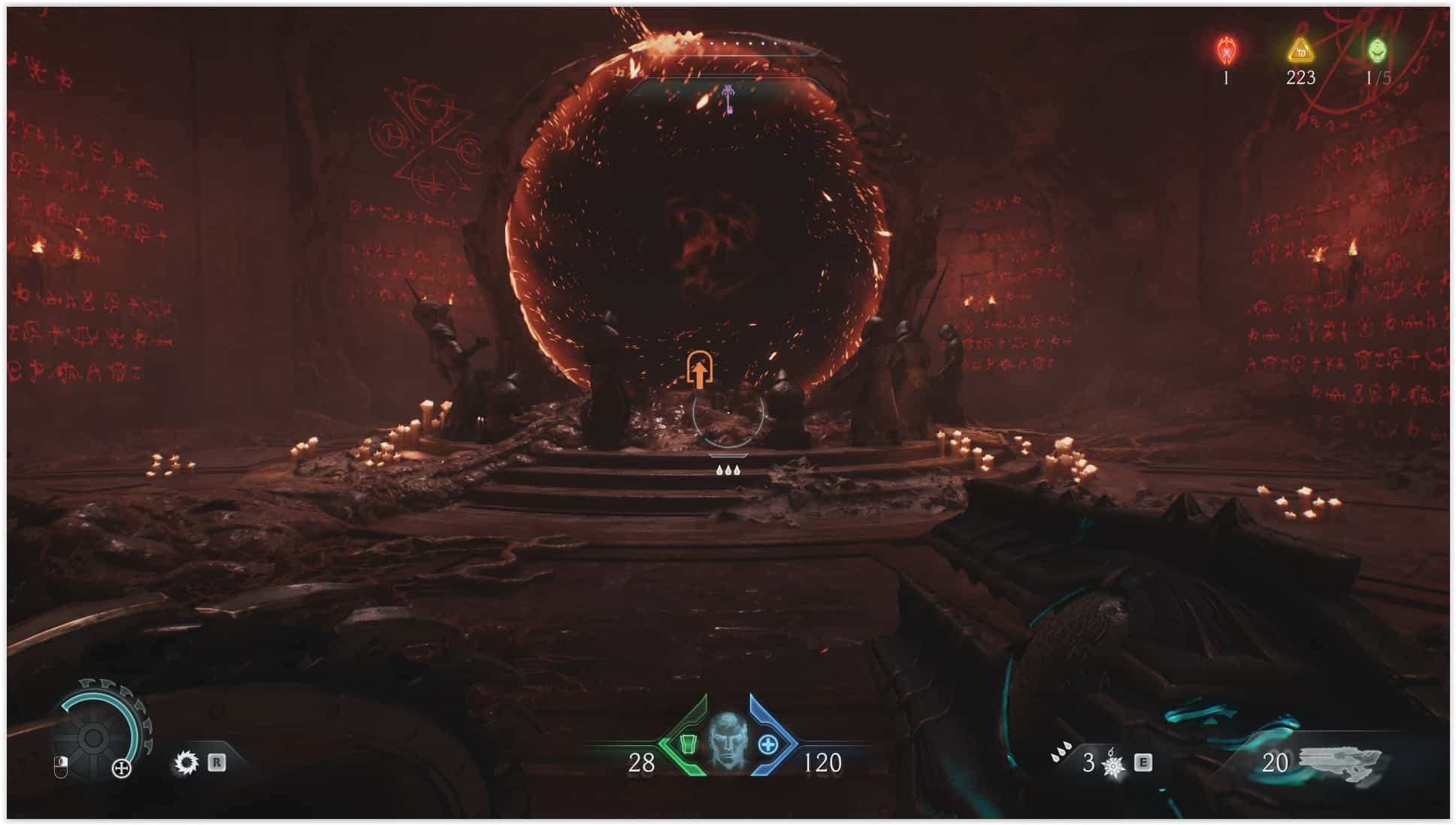Activate the spiked flail melee icon
Viewport: 1456px width, 825px height.
pyautogui.click(x=1113, y=765)
